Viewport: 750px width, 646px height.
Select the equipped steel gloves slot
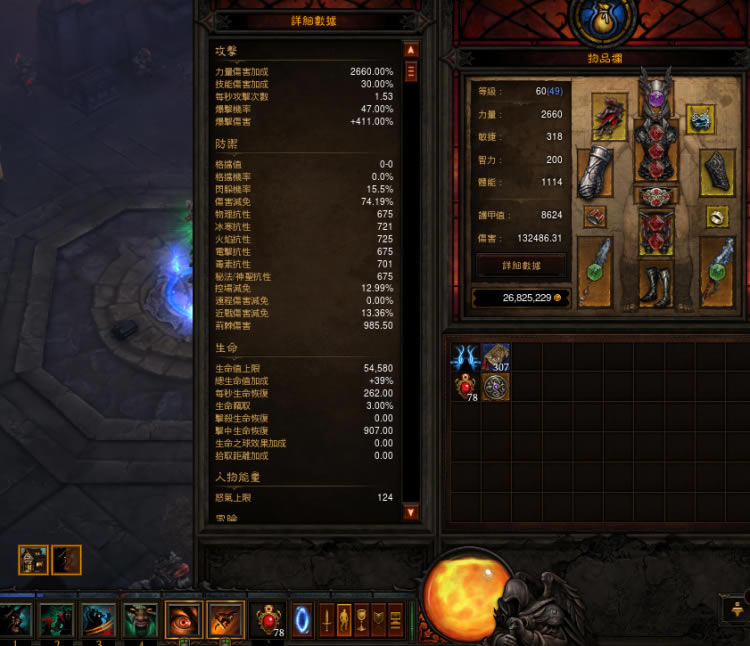click(x=596, y=173)
